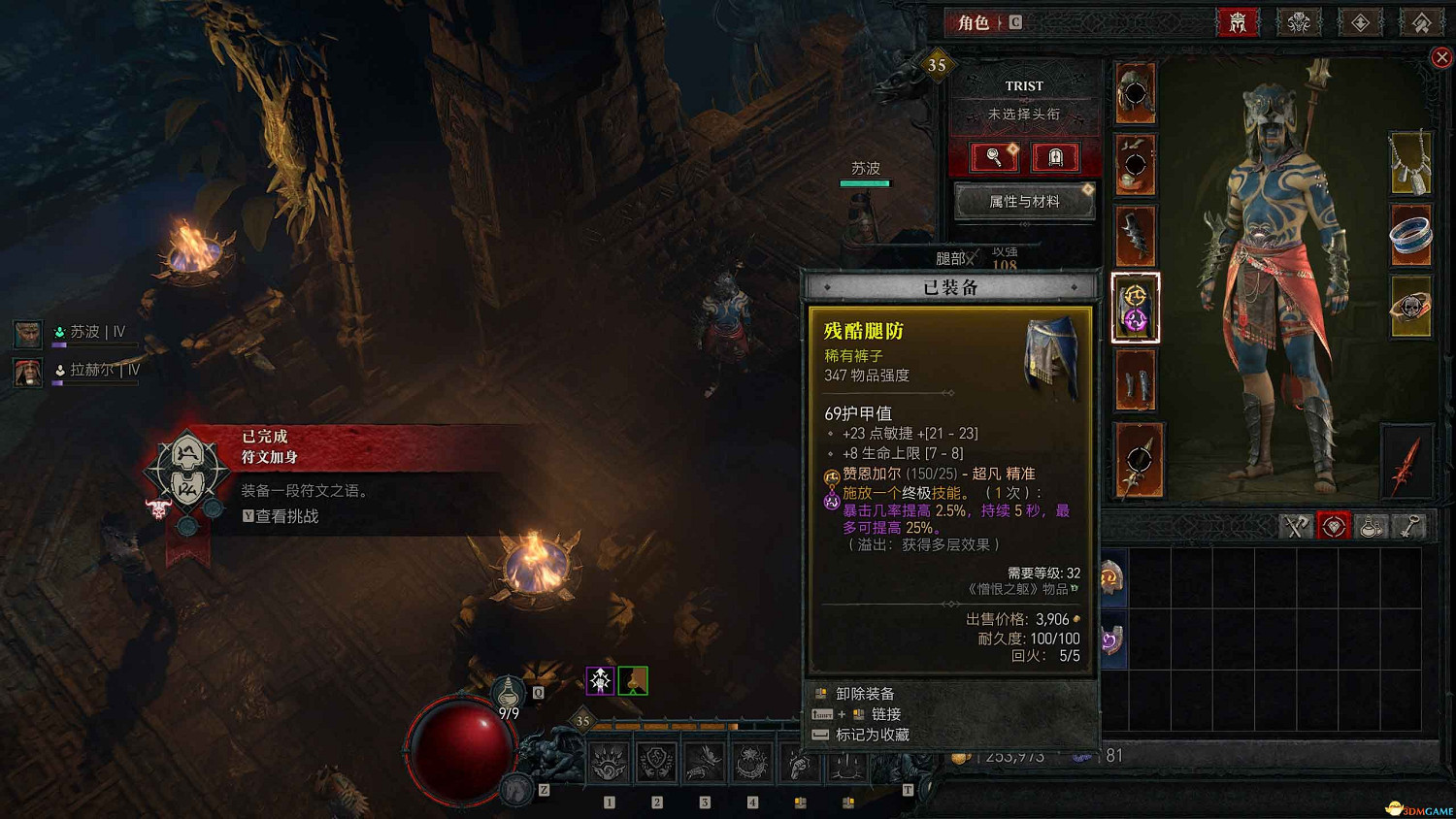Expand the 属性与材料 attributes panel
This screenshot has height=819, width=1456.
point(1023,201)
